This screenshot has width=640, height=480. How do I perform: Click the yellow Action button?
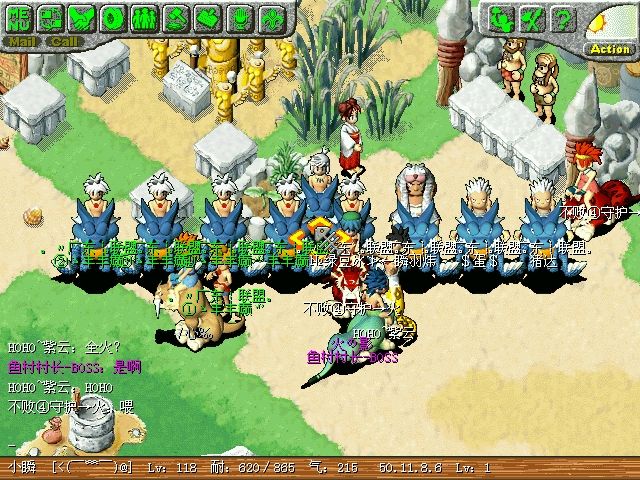[609, 48]
